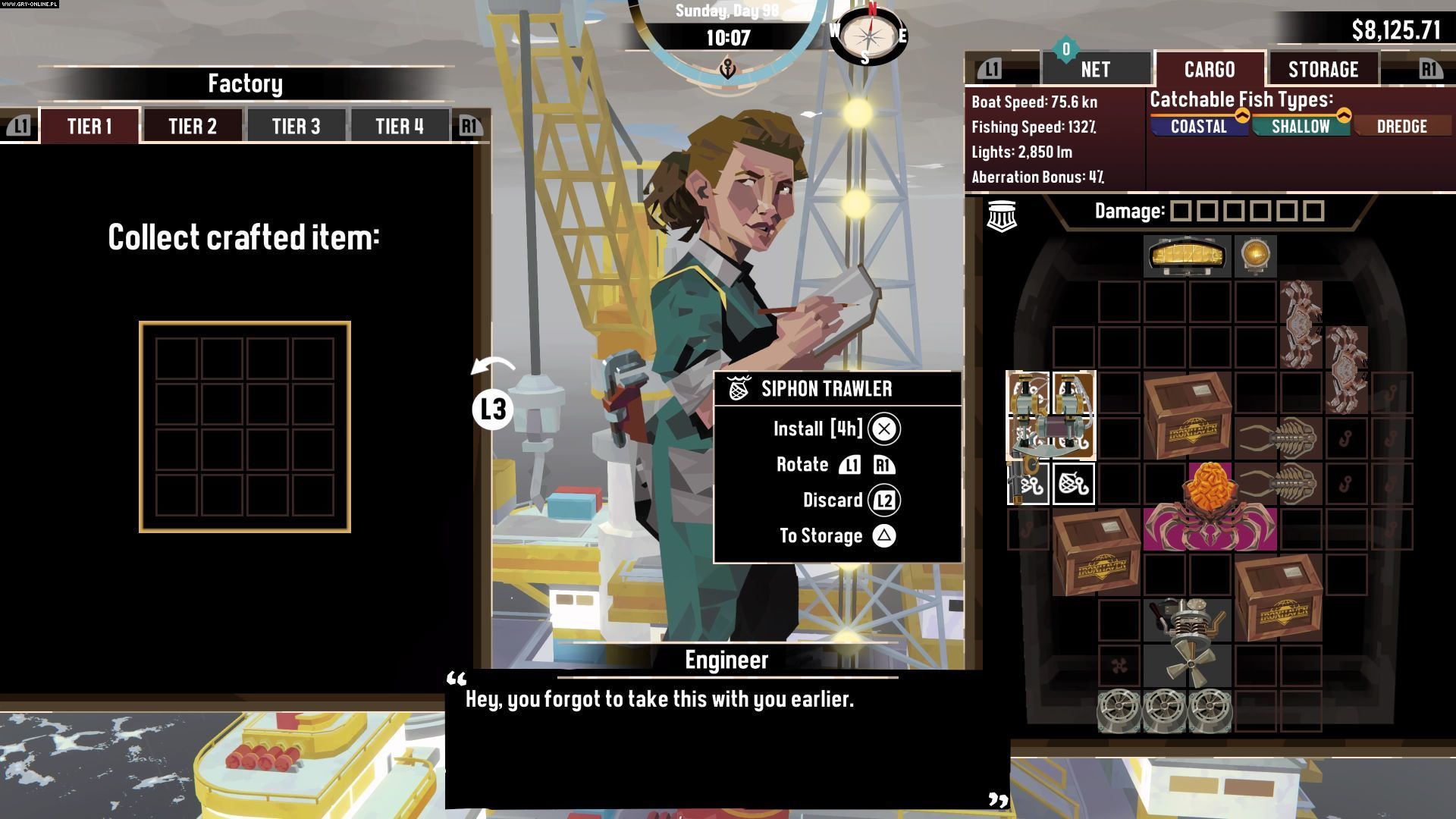Select the Tier 3 tab
Viewport: 1456px width, 819px height.
(296, 126)
